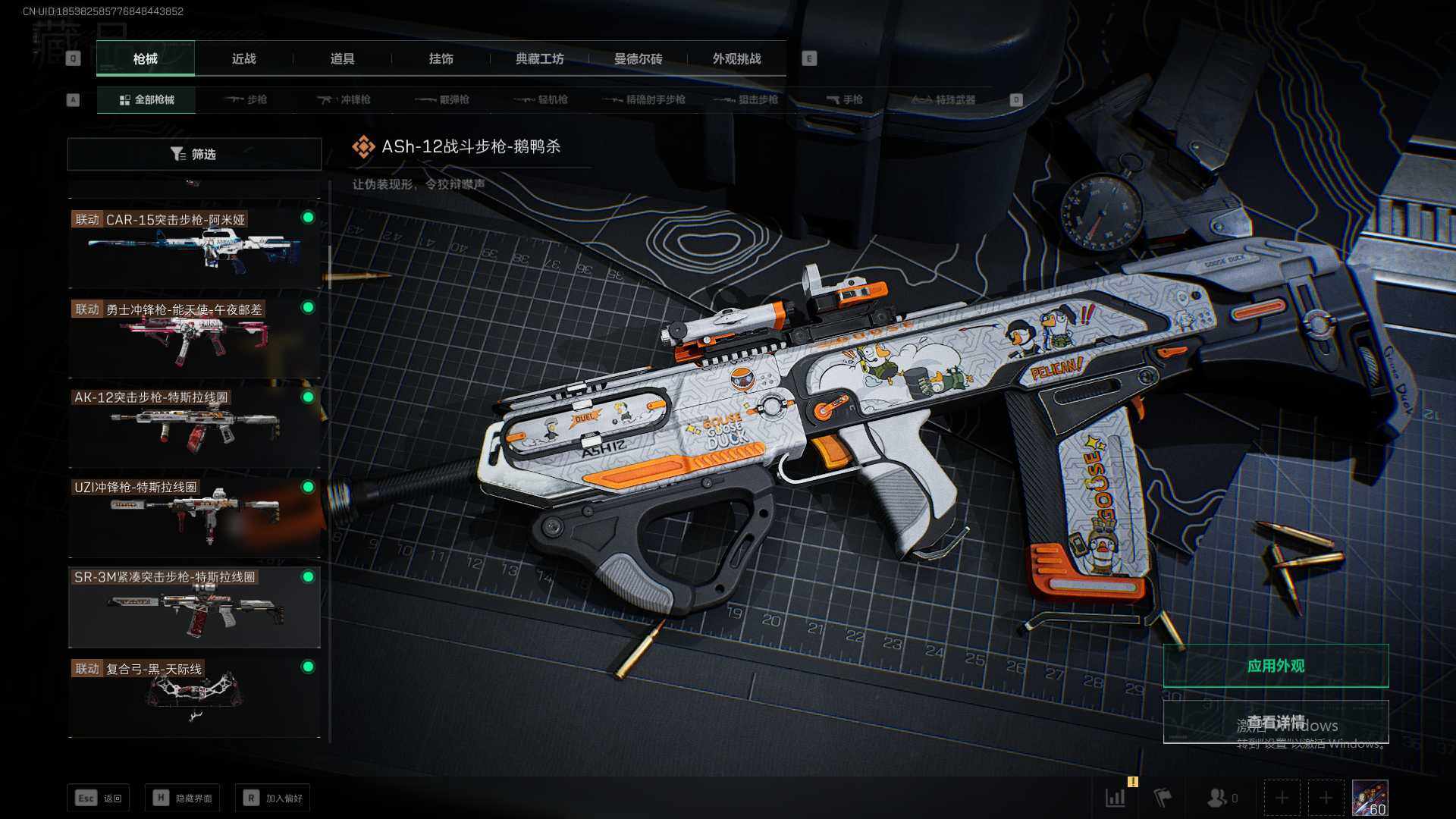Open the player avatar showing level 60
1456x819 pixels.
click(1370, 798)
